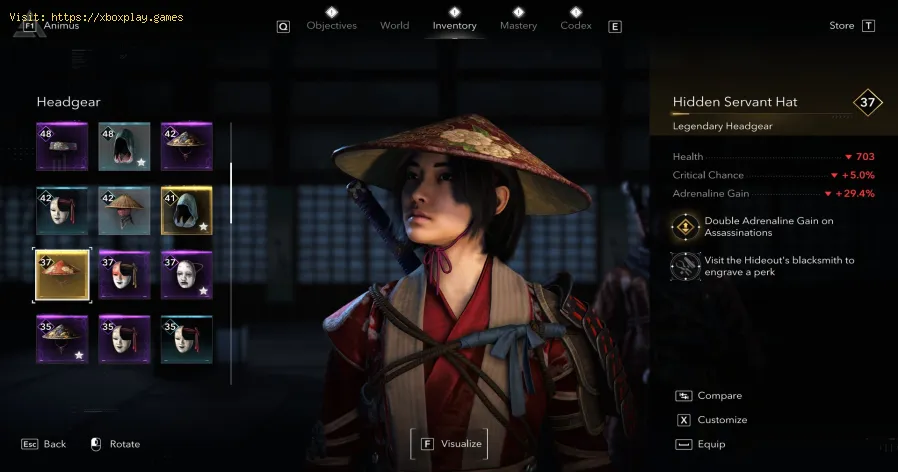The height and width of the screenshot is (472, 898).
Task: Choose the level 48 hood headgear
Action: 124,147
